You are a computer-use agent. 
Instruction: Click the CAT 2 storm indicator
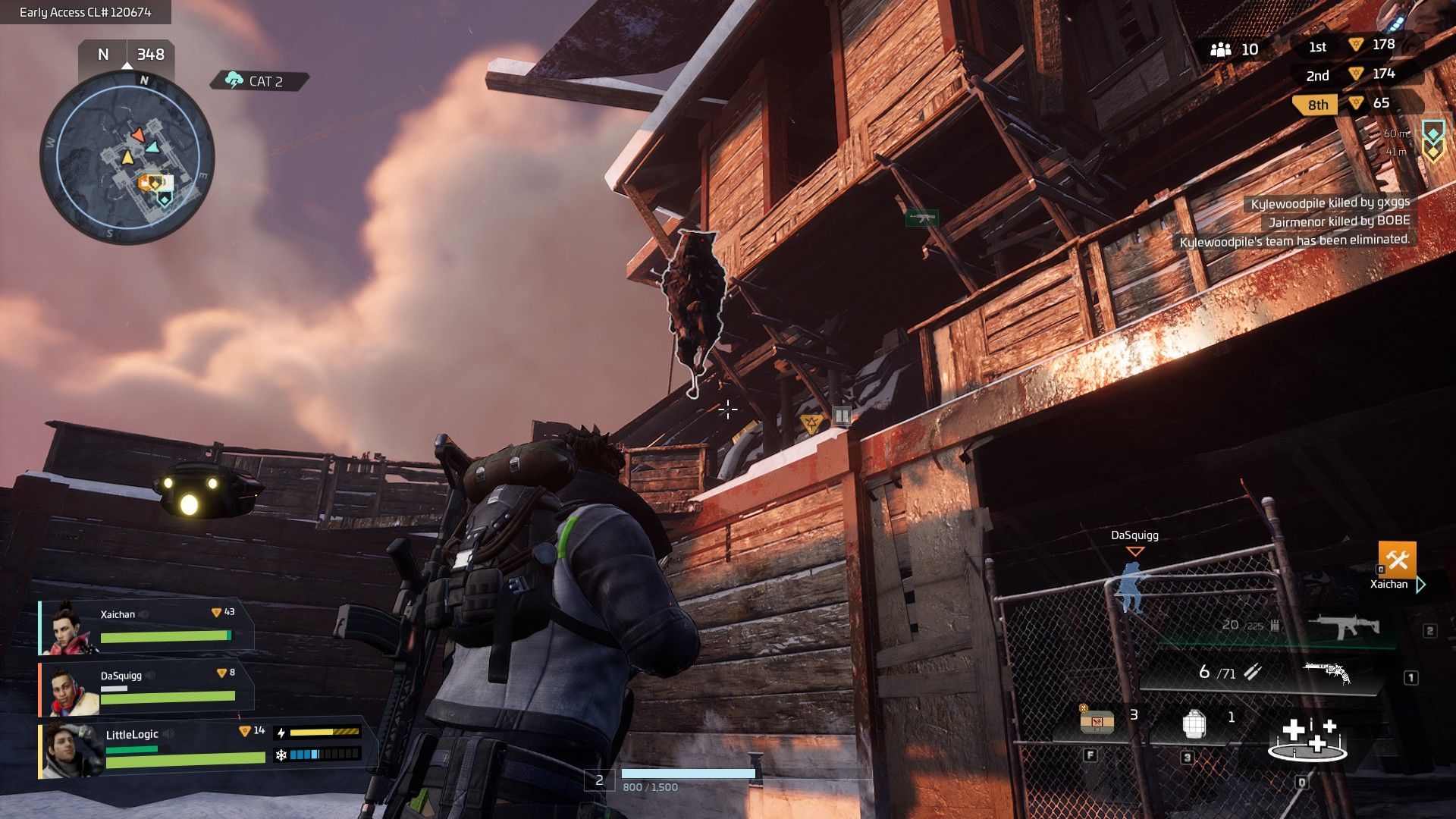[x=259, y=80]
